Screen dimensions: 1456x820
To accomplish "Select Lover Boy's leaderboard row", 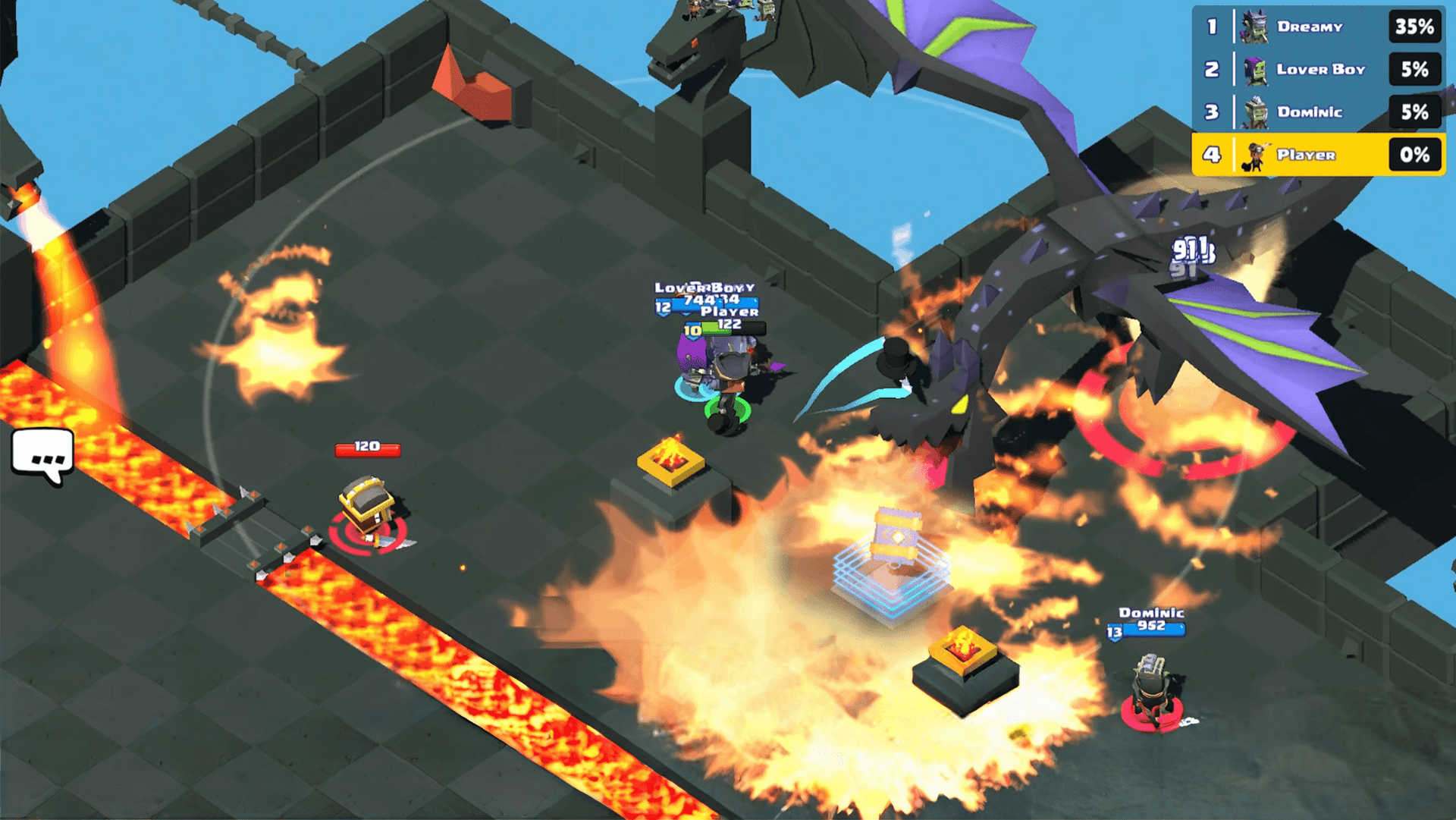I will click(x=1318, y=70).
